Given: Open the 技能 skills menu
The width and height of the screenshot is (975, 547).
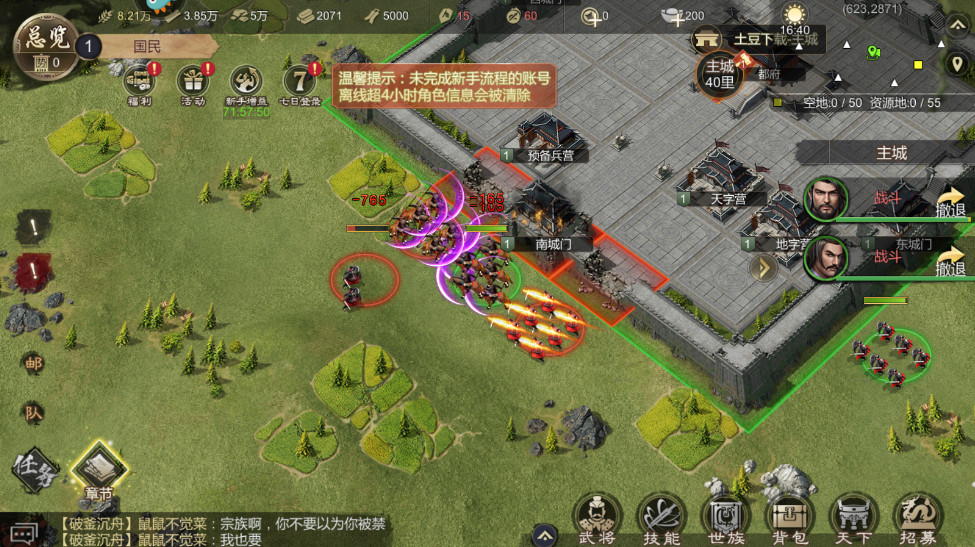Looking at the screenshot, I should click(x=661, y=517).
